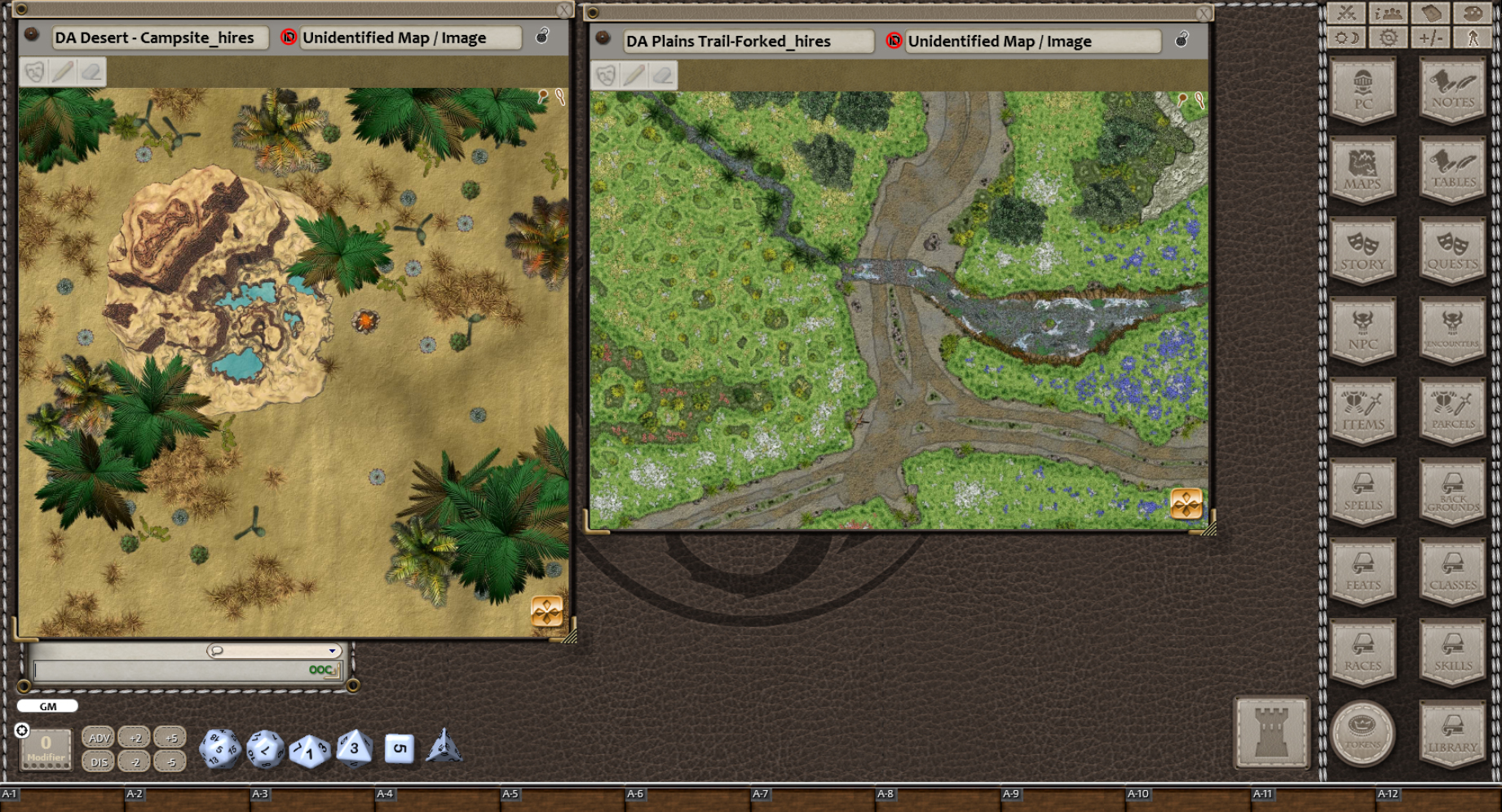Expand the Desert map compass rose widget
Screen dimensions: 1502x812
[x=548, y=612]
